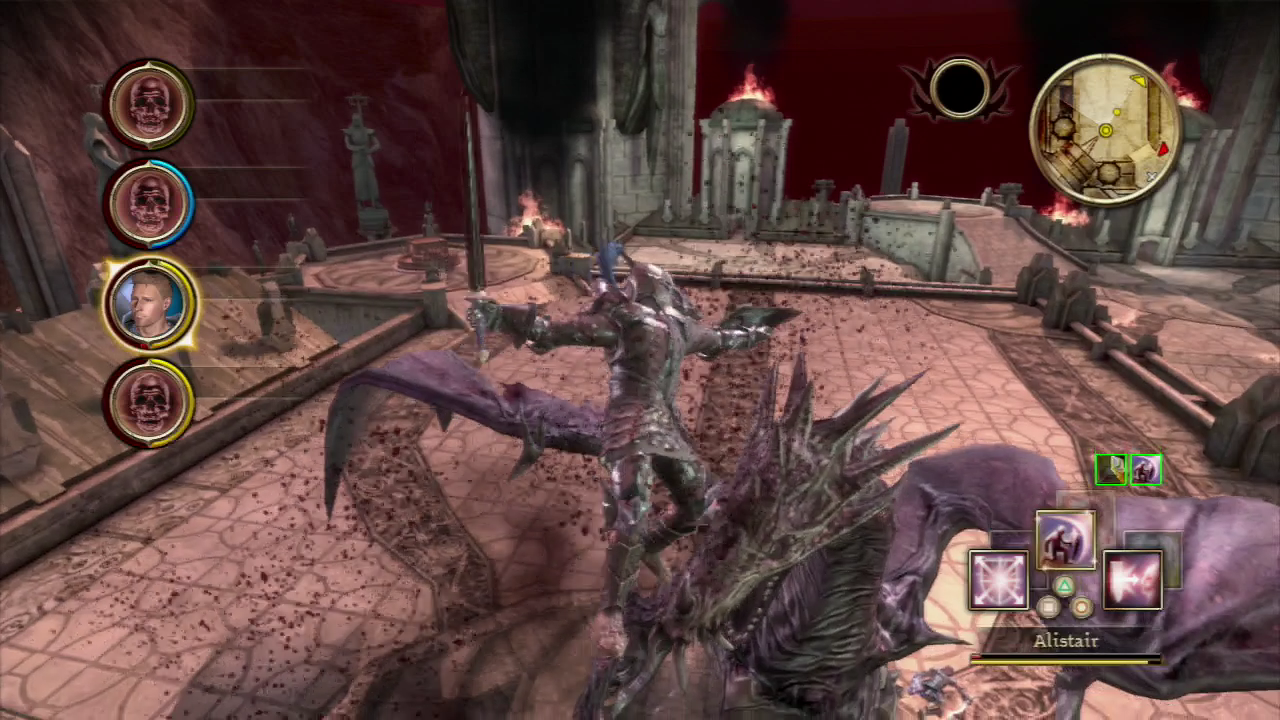Activate the starburst arrows ability
Viewport: 1280px width, 720px height.
pyautogui.click(x=998, y=580)
